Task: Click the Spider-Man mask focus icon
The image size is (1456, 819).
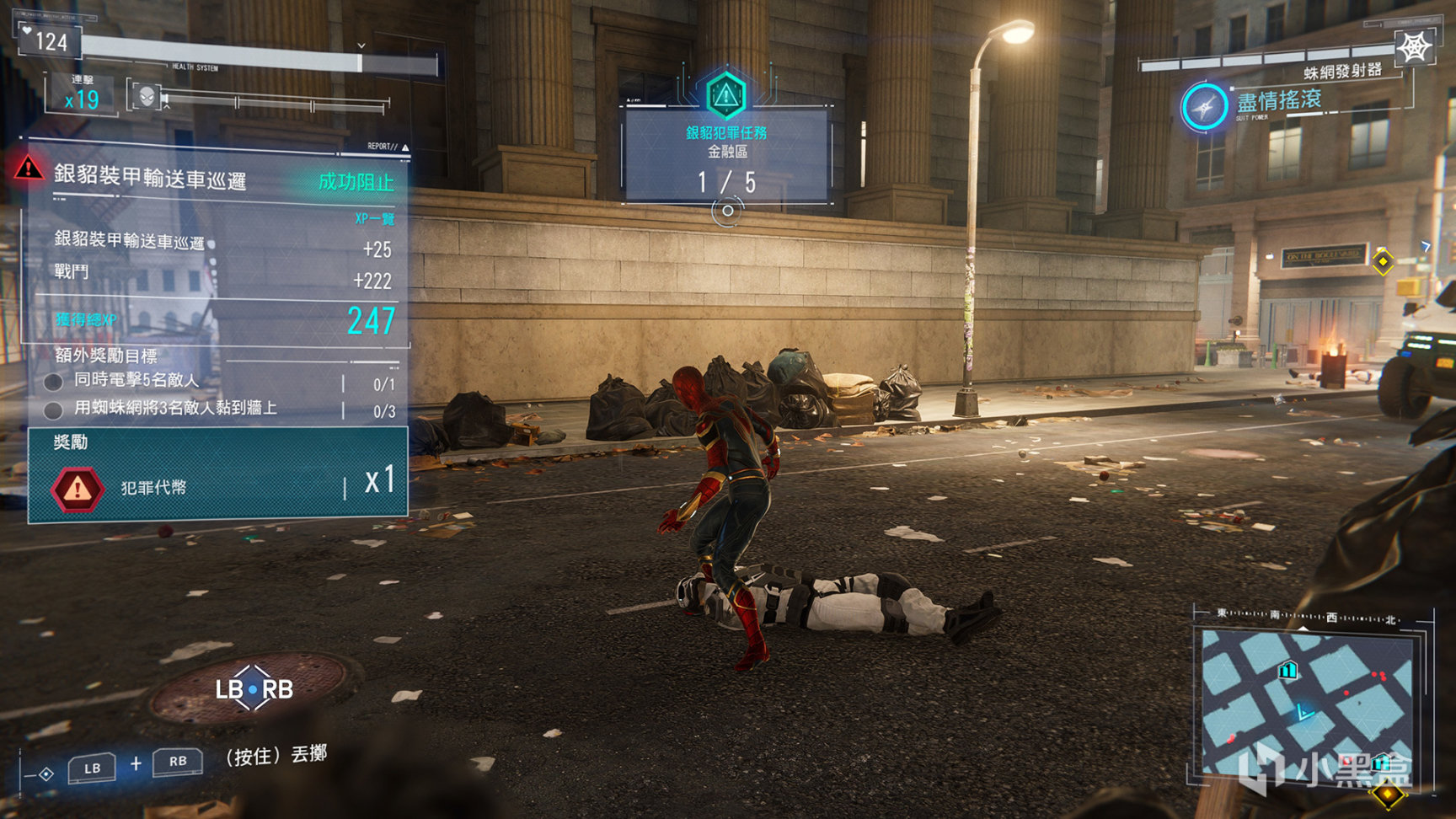Action: point(147,96)
